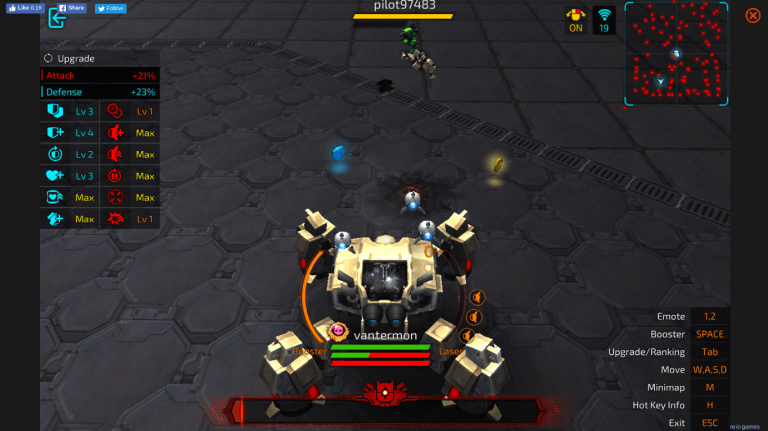Upgrade the red double-circle skill at Lv 1
Screen dimensions: 768x431
coord(116,111)
